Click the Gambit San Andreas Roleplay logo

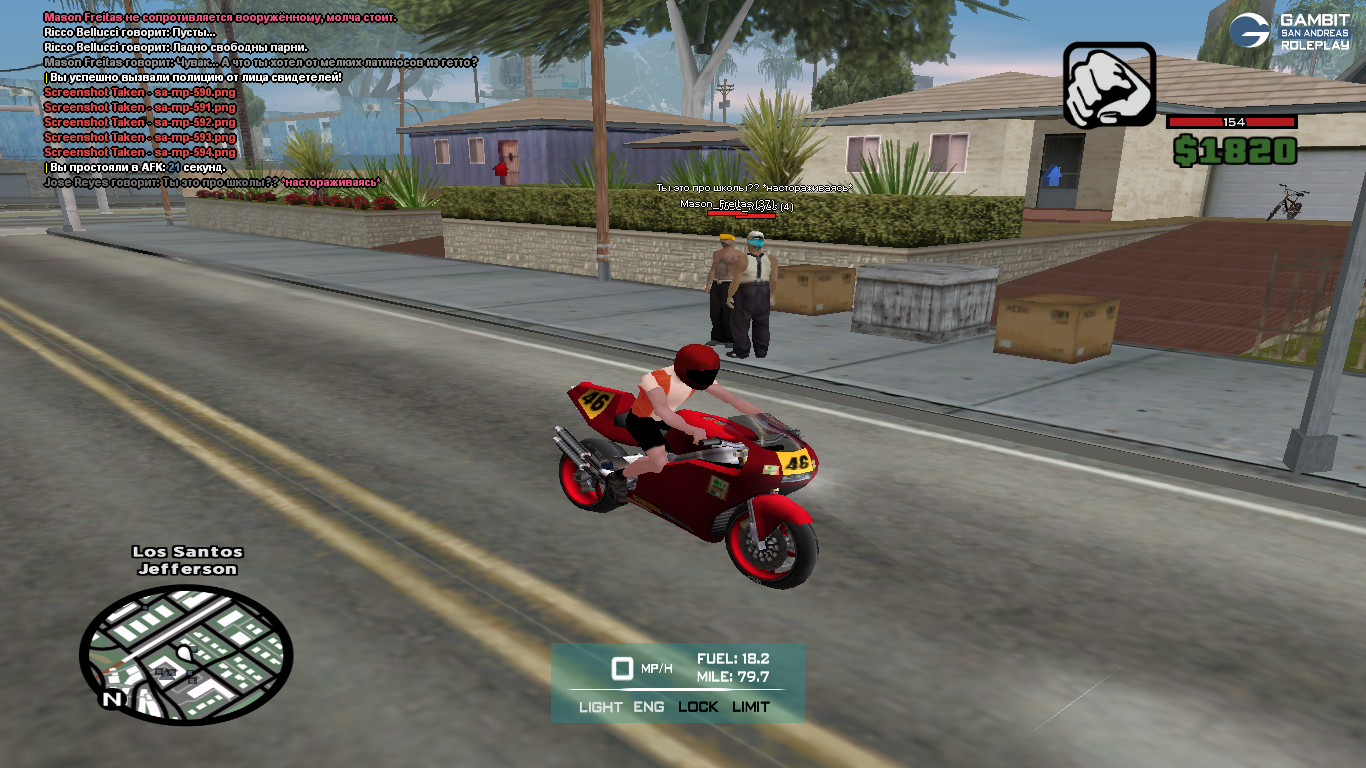tap(1290, 41)
